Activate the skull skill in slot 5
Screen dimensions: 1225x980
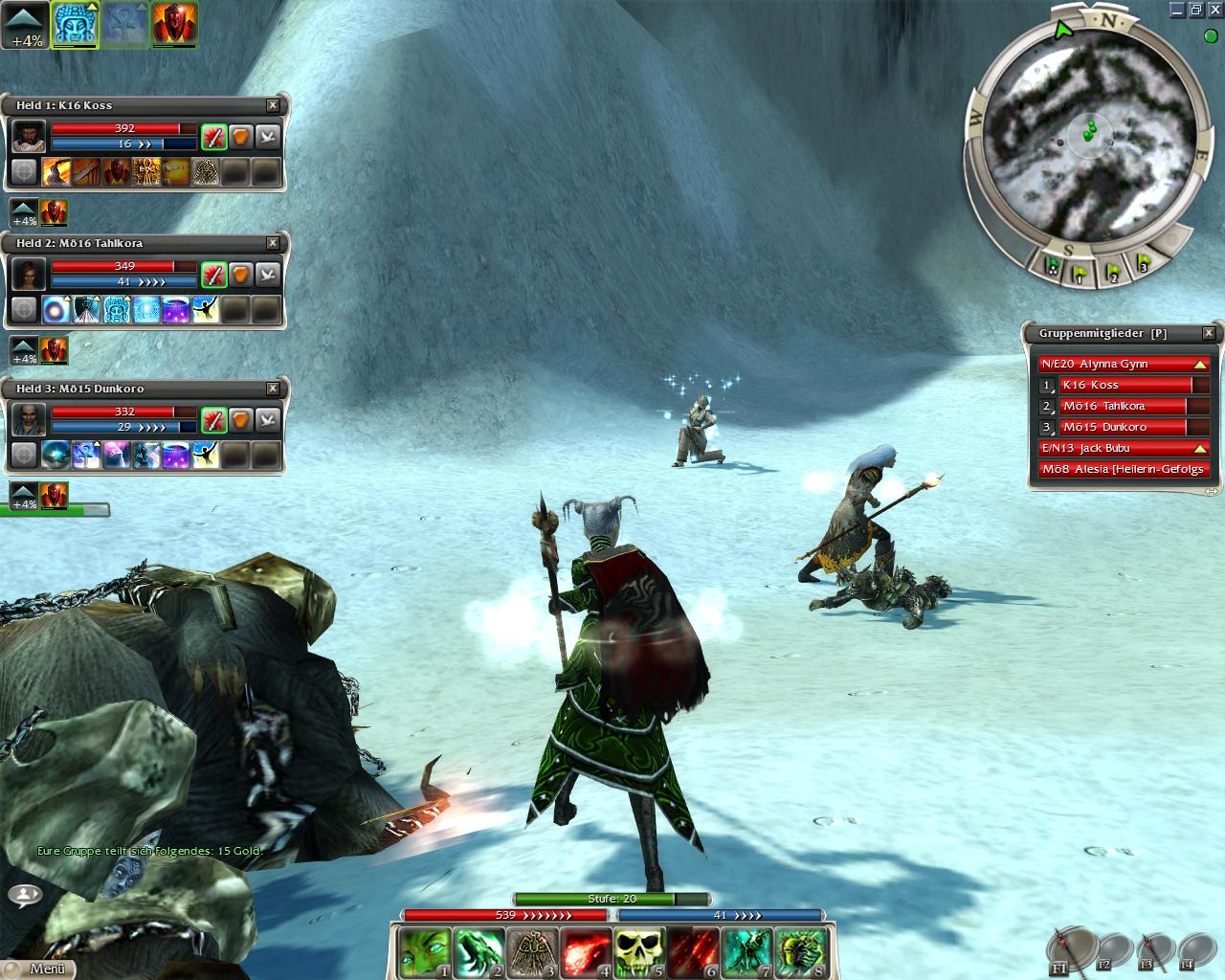(637, 952)
